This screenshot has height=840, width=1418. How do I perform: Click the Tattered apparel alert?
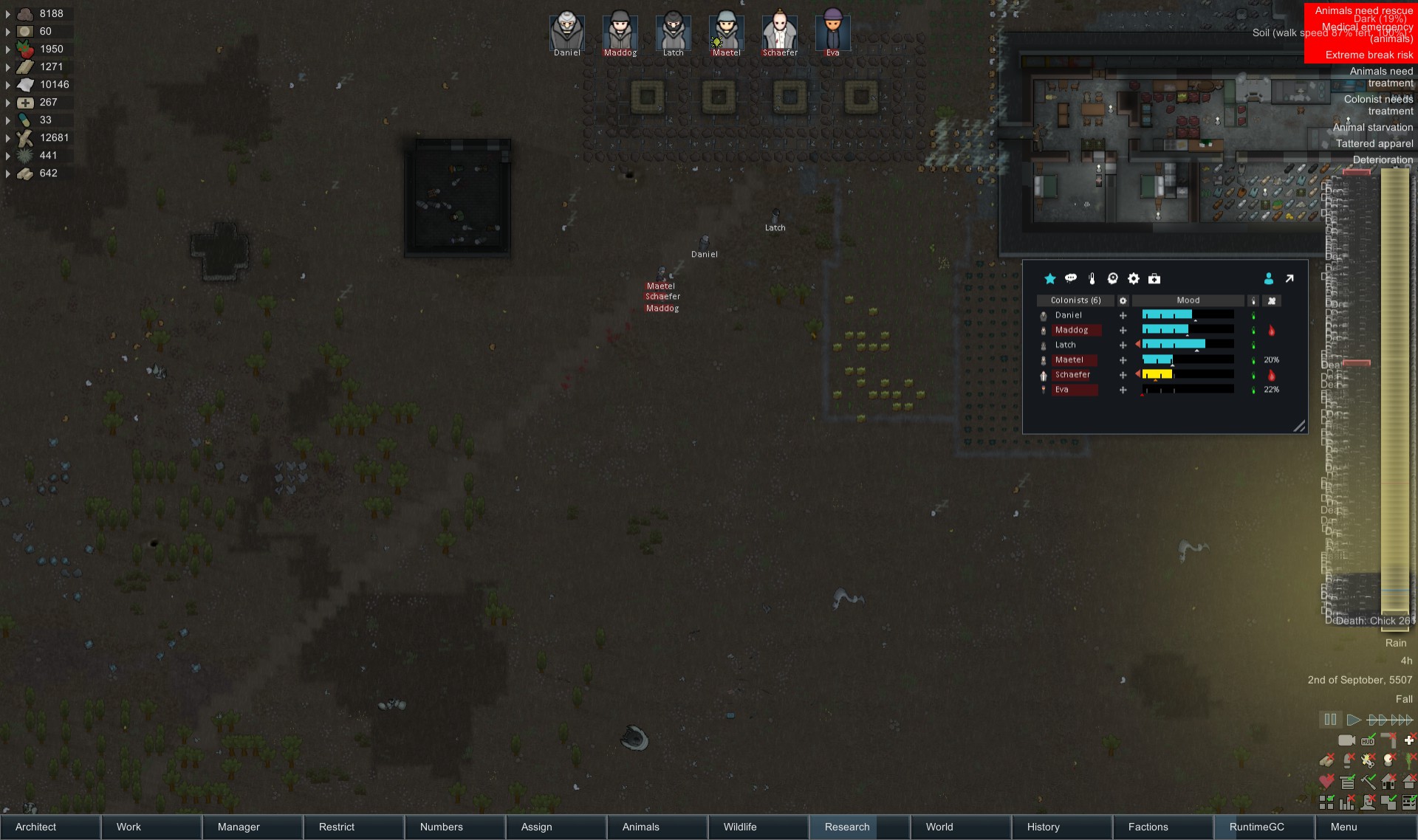[x=1374, y=144]
